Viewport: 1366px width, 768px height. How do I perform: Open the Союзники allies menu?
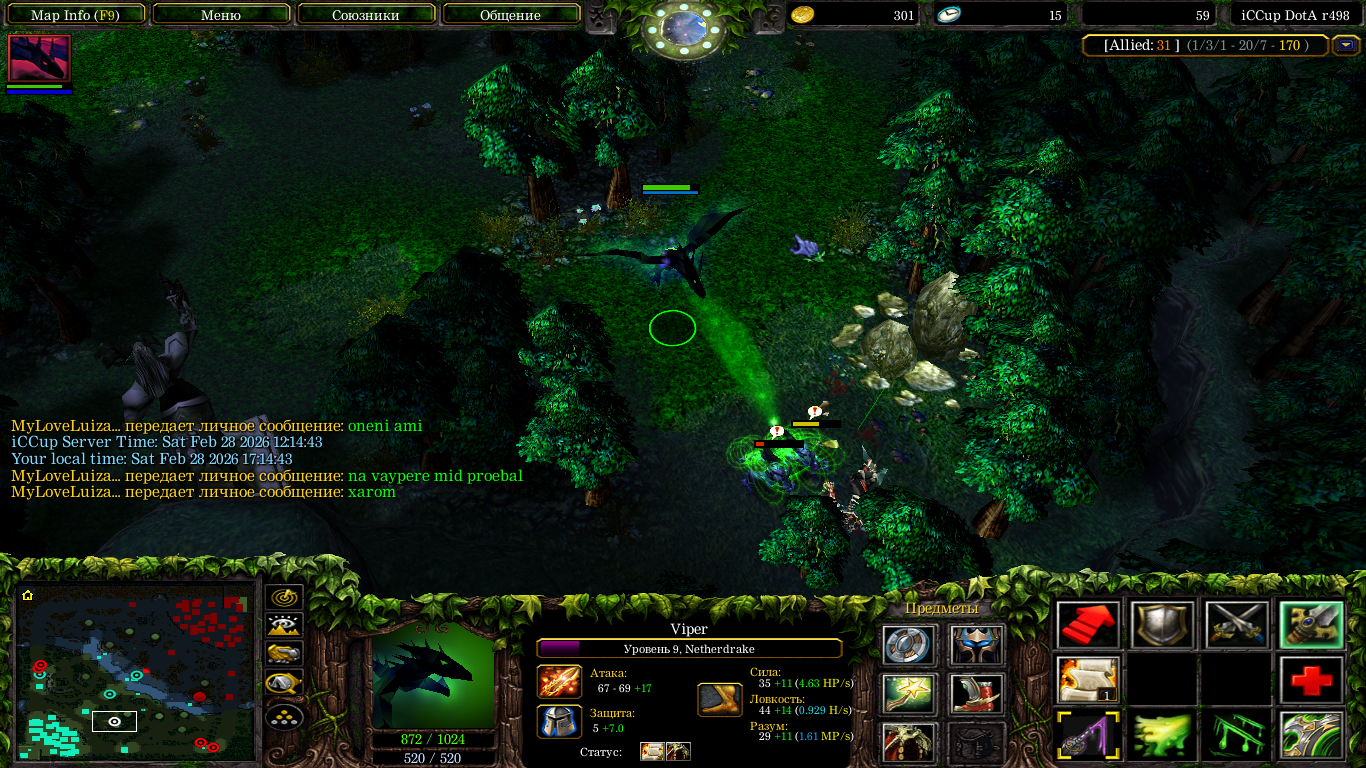pos(365,15)
